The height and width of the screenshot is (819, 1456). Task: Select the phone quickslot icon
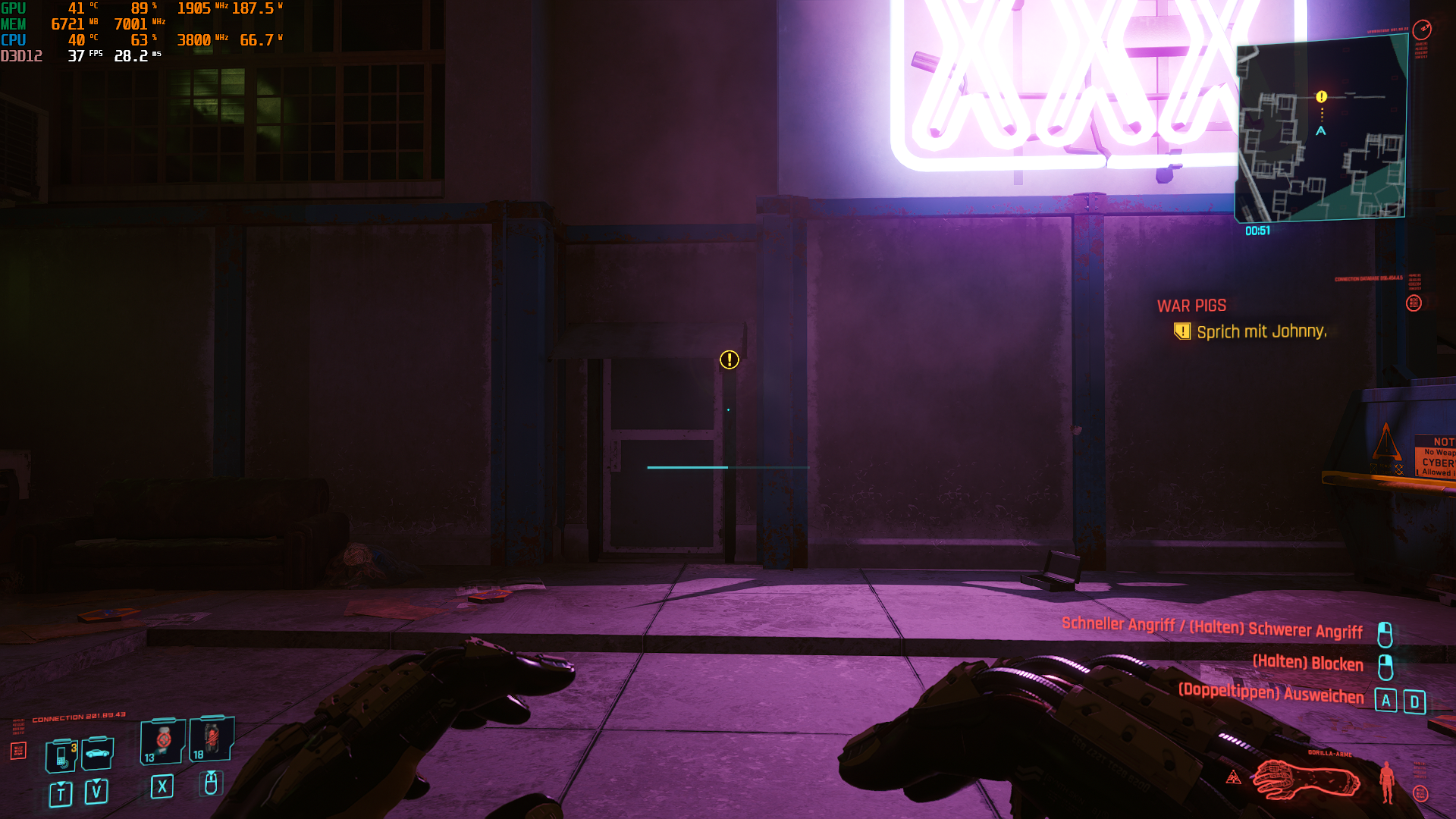point(60,756)
